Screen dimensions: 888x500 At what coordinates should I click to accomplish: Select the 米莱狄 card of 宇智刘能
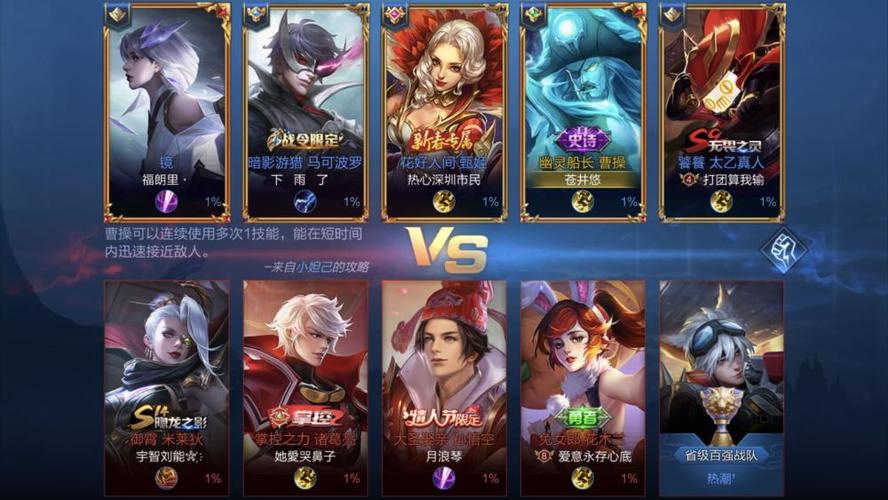pyautogui.click(x=166, y=385)
